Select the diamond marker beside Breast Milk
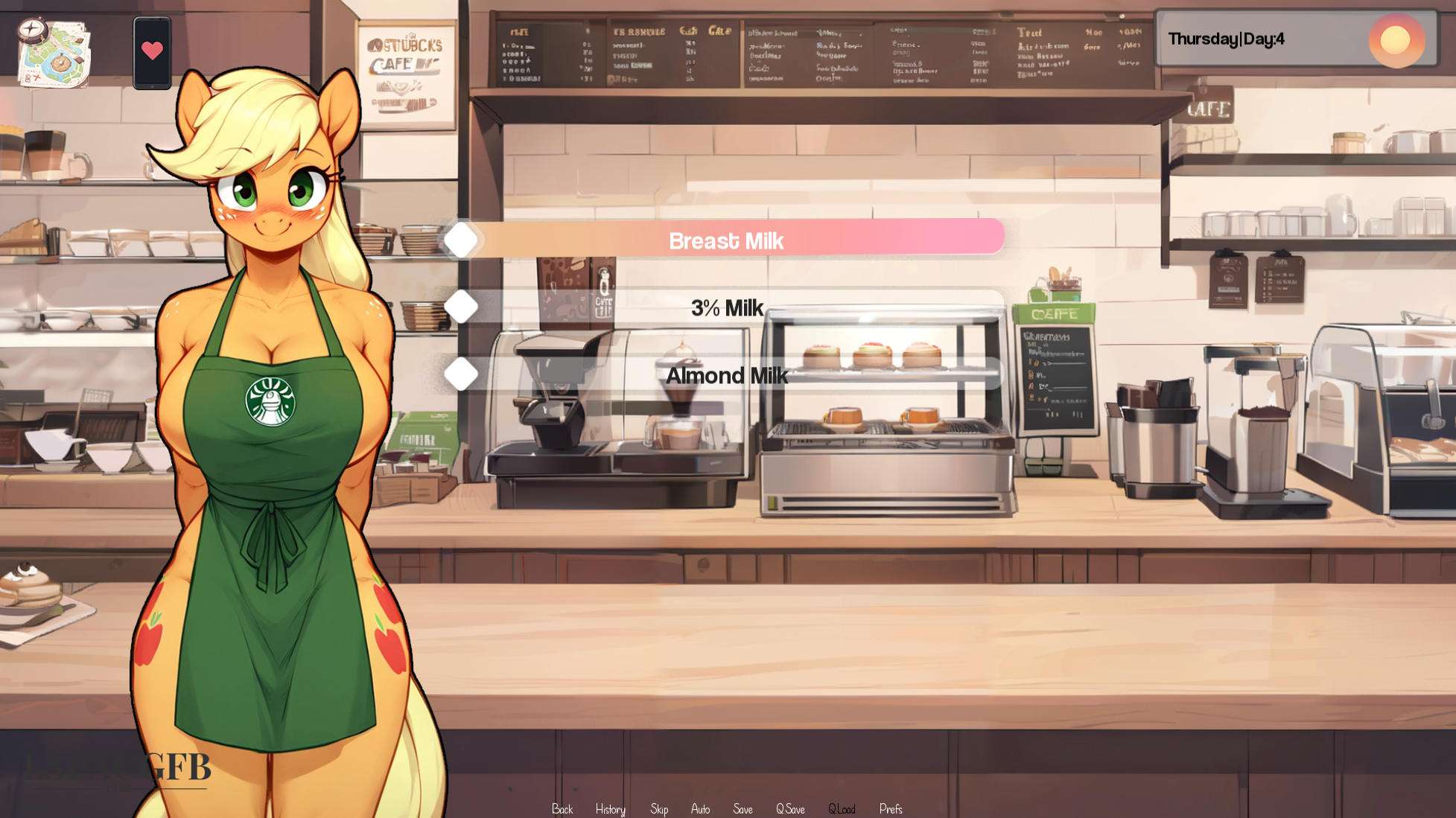The height and width of the screenshot is (818, 1456). [462, 240]
